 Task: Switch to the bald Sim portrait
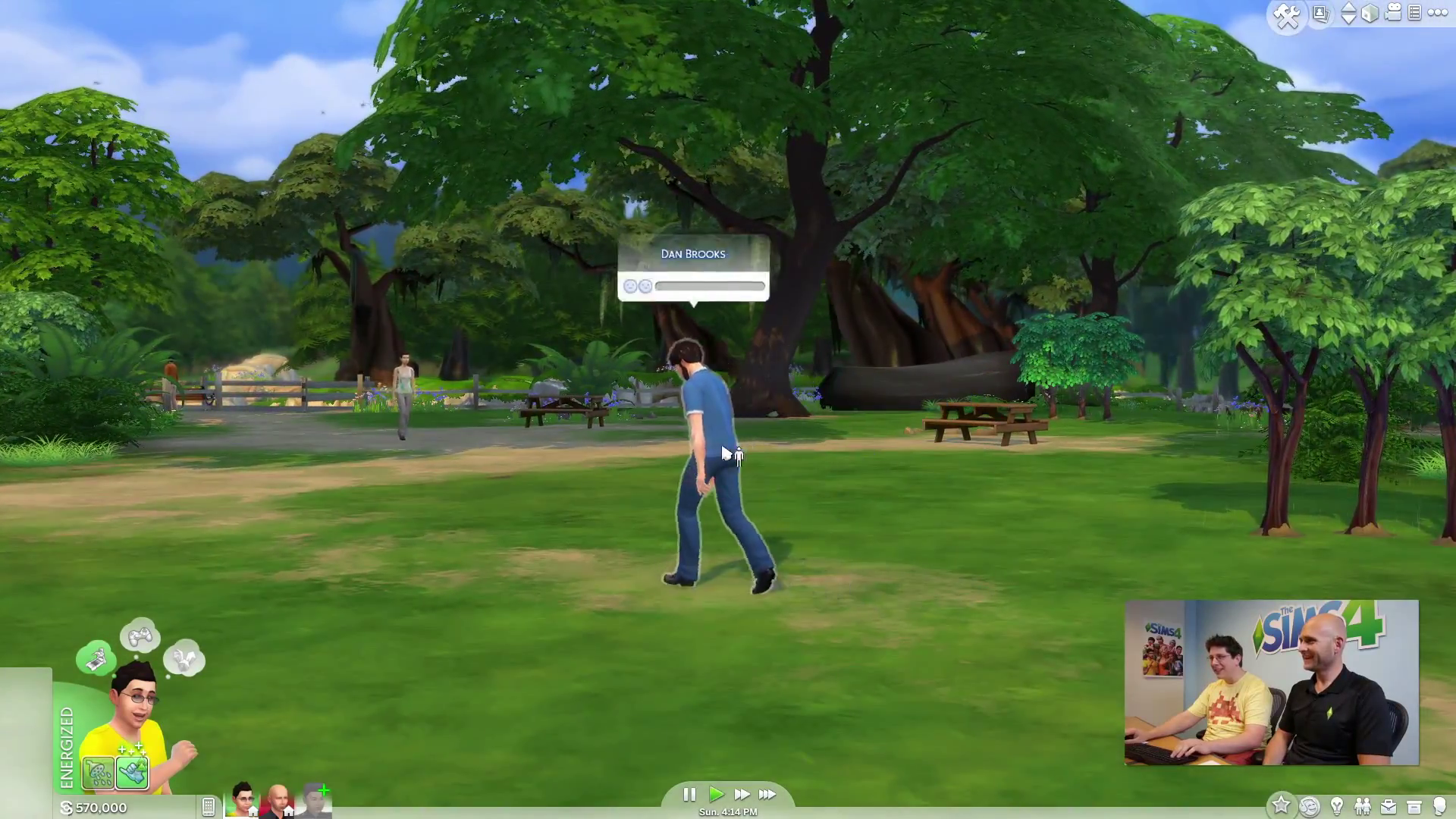point(278,800)
